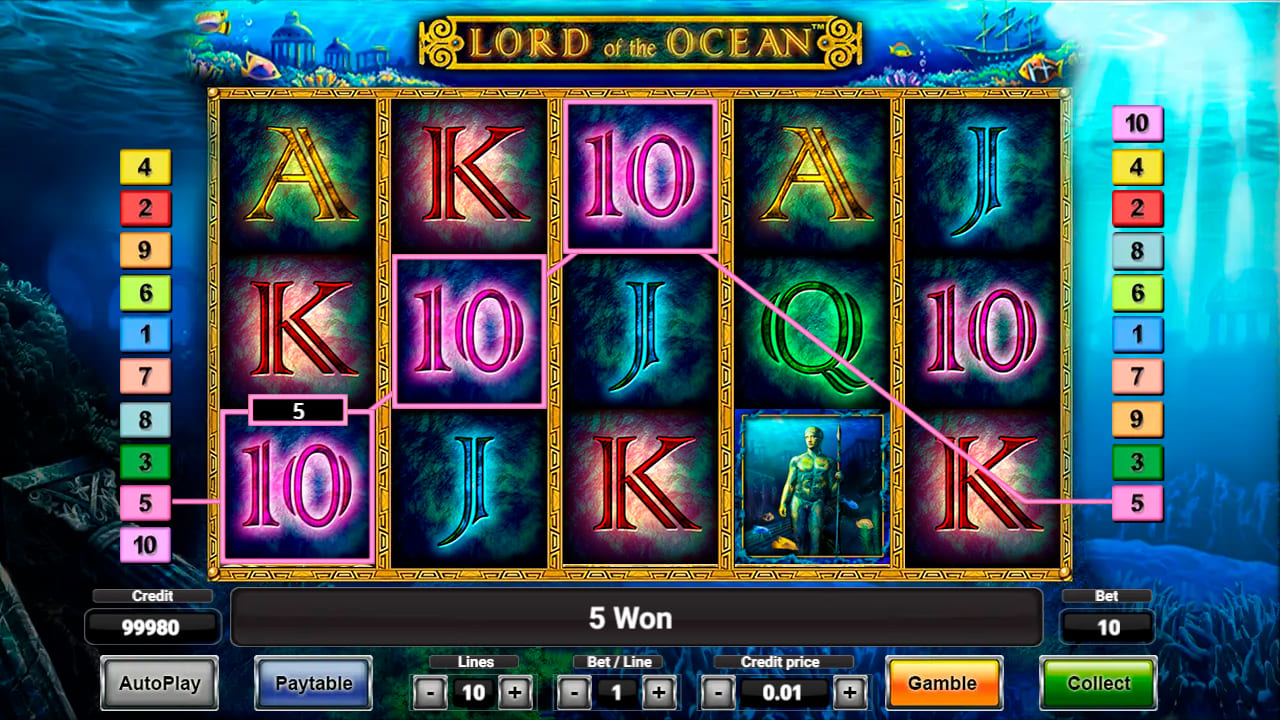
Task: Click the highlighted payline 5 tag on left
Action: (144, 503)
